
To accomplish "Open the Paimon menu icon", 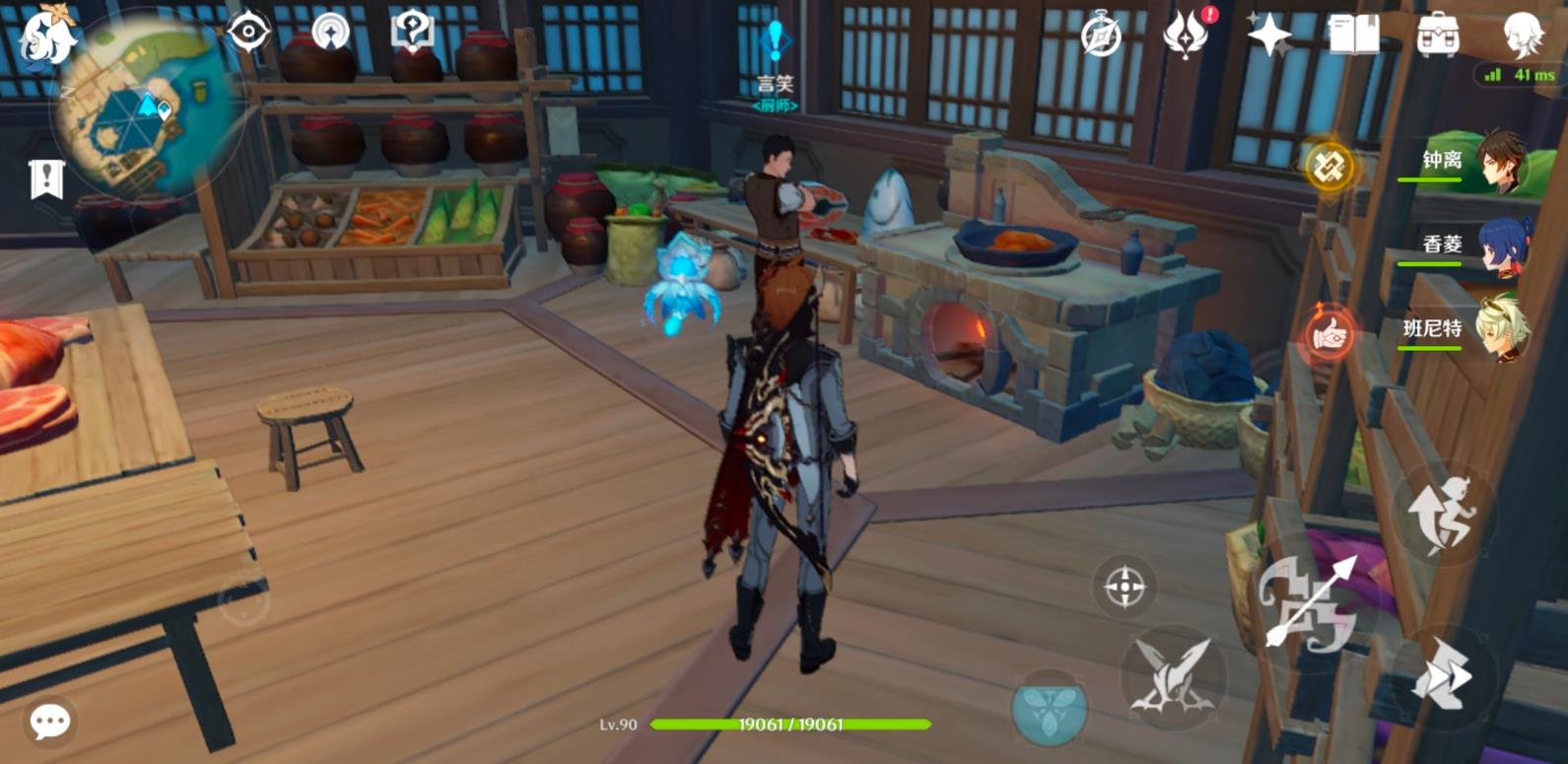I will (47, 36).
